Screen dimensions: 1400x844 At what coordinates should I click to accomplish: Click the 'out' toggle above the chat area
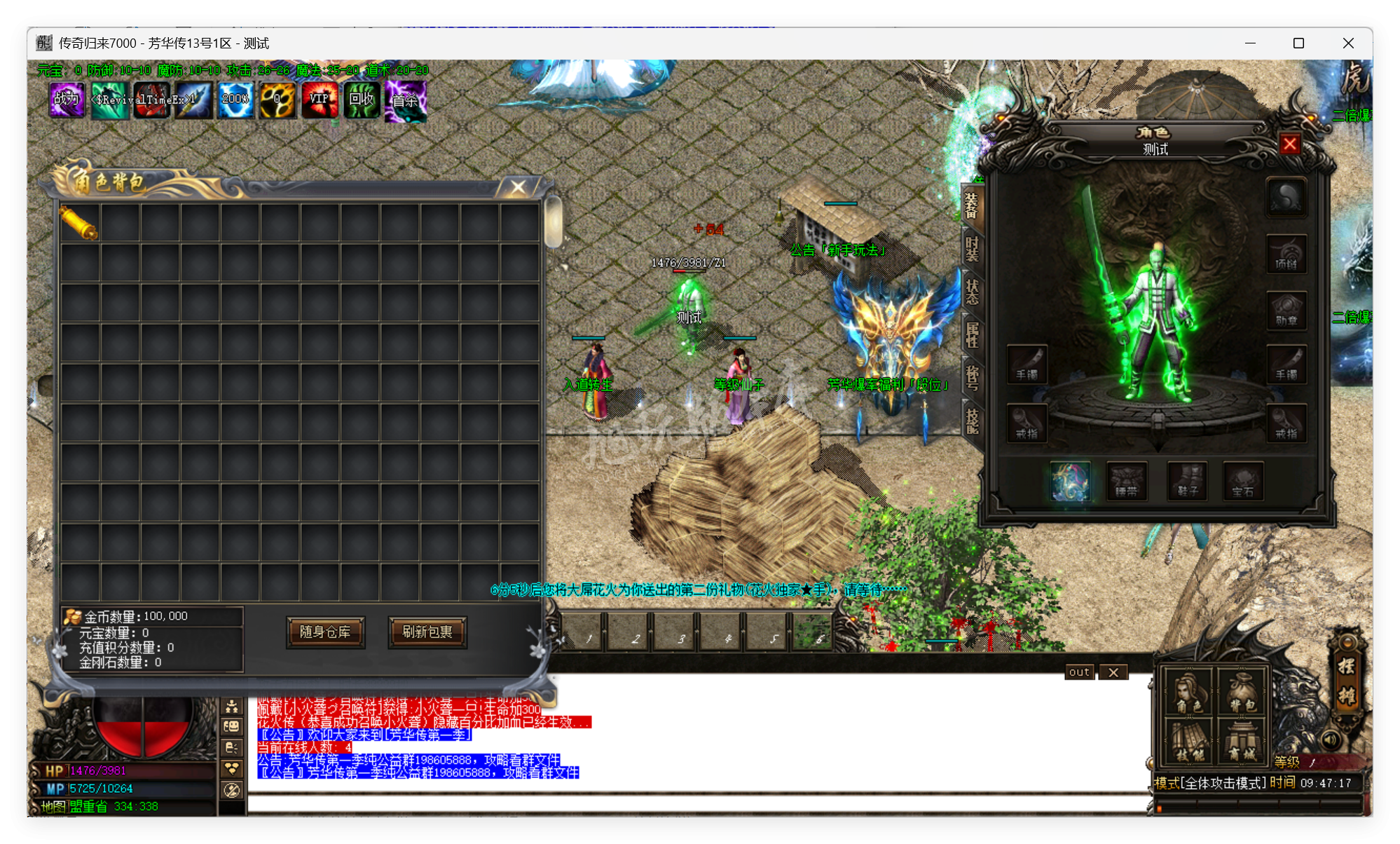pyautogui.click(x=1078, y=672)
